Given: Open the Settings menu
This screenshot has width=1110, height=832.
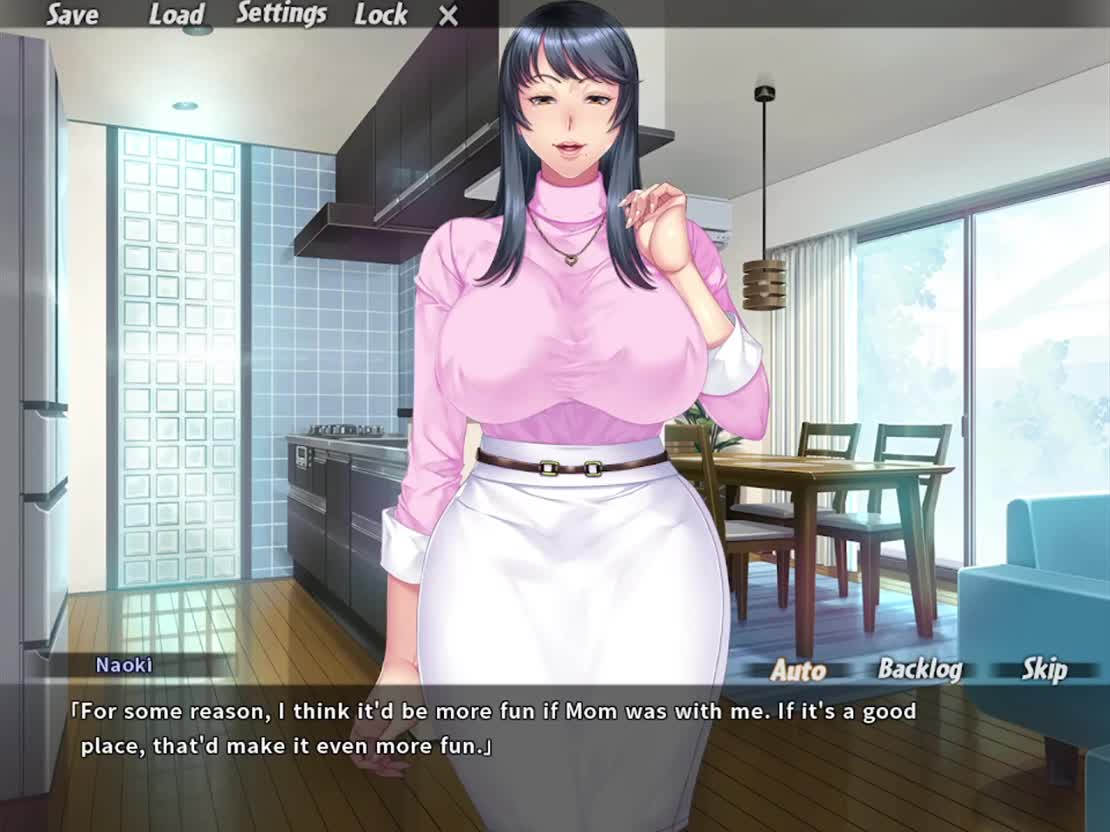Looking at the screenshot, I should (x=281, y=15).
